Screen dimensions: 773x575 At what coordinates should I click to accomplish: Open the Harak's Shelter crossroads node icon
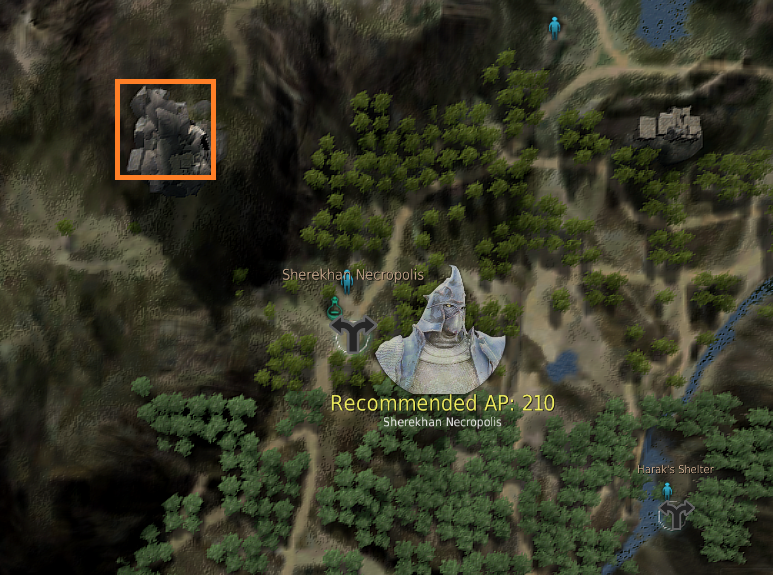[x=676, y=514]
